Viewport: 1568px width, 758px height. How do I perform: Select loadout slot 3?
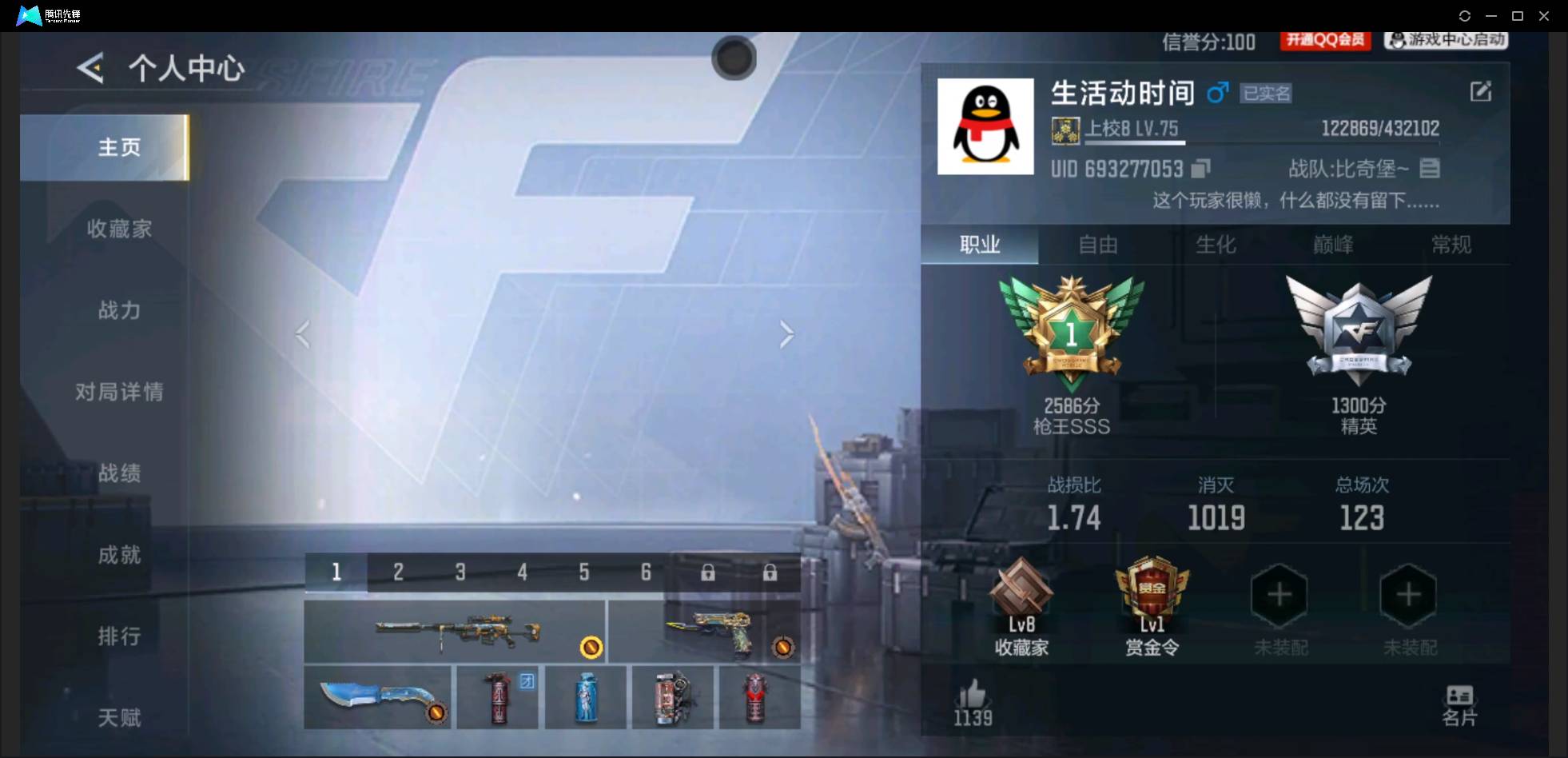pos(460,572)
